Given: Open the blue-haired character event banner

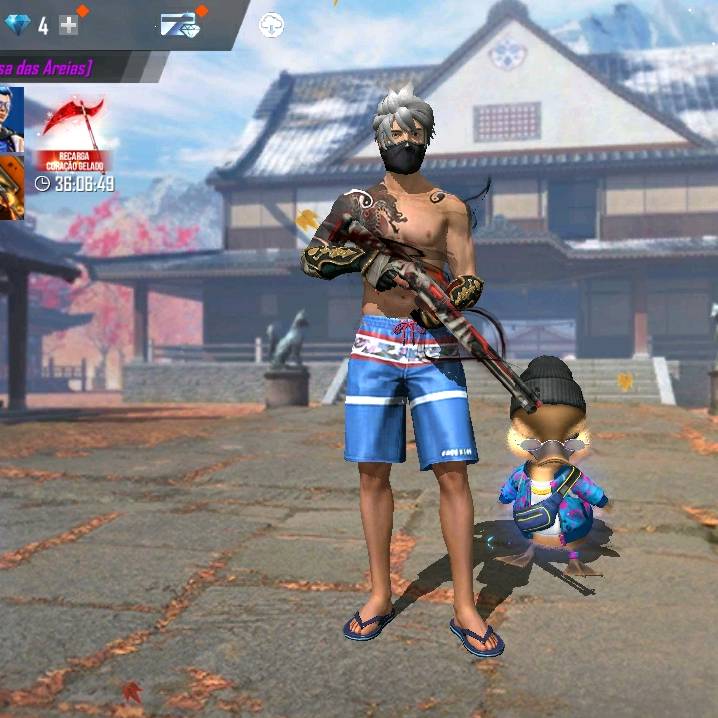Looking at the screenshot, I should (11, 118).
